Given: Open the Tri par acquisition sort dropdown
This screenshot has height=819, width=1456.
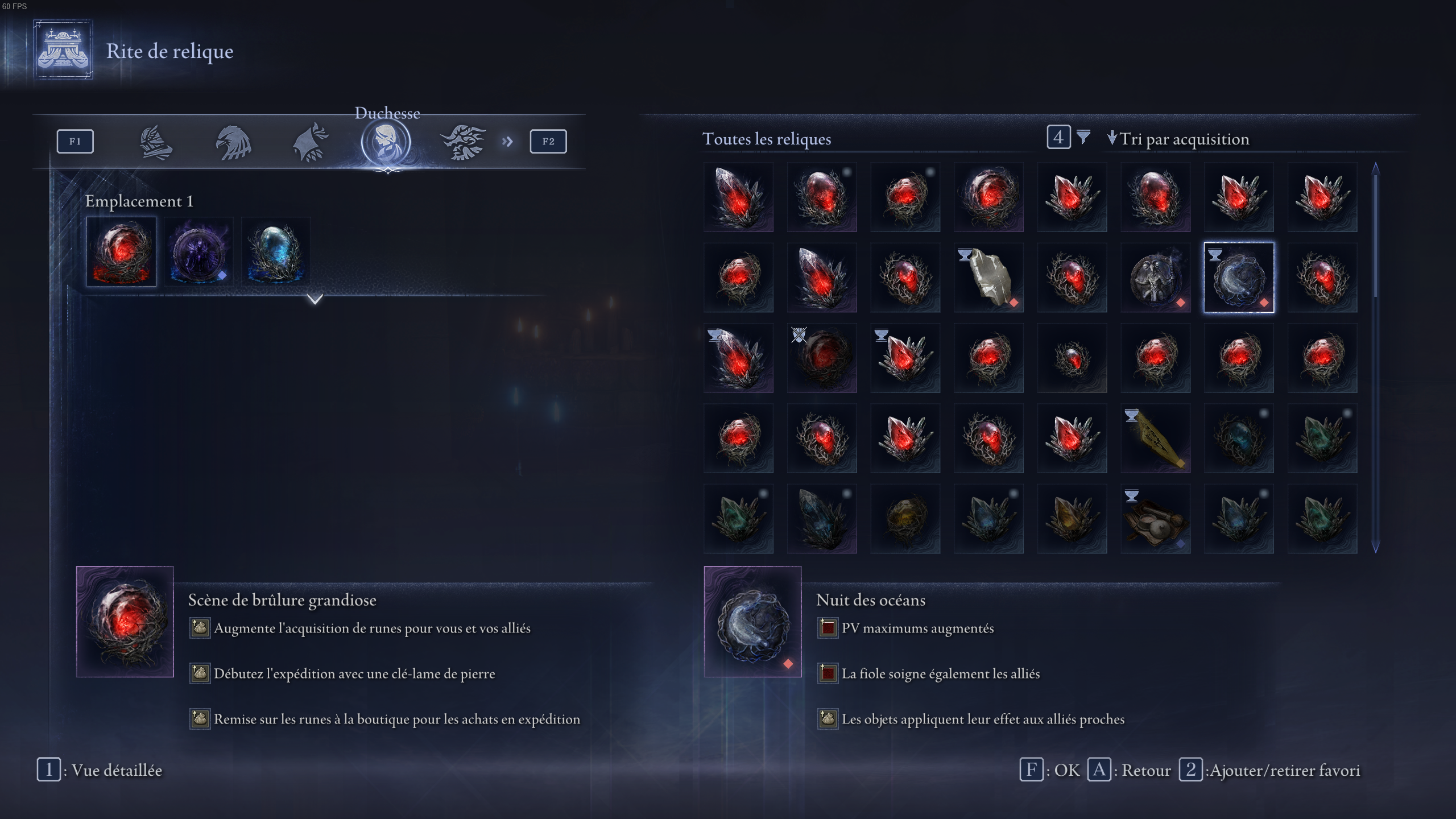Looking at the screenshot, I should click(x=1183, y=138).
